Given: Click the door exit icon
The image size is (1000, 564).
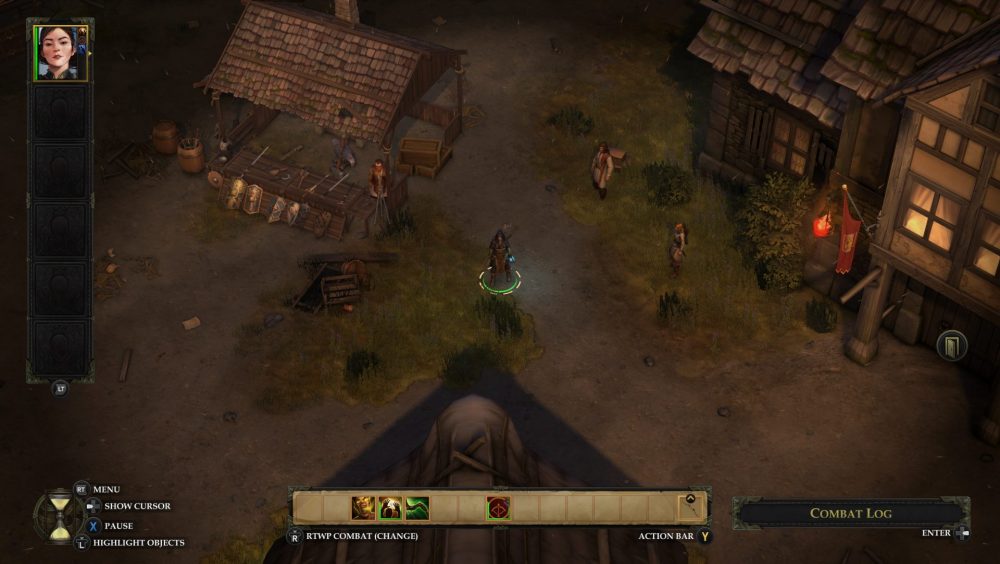Looking at the screenshot, I should 951,346.
